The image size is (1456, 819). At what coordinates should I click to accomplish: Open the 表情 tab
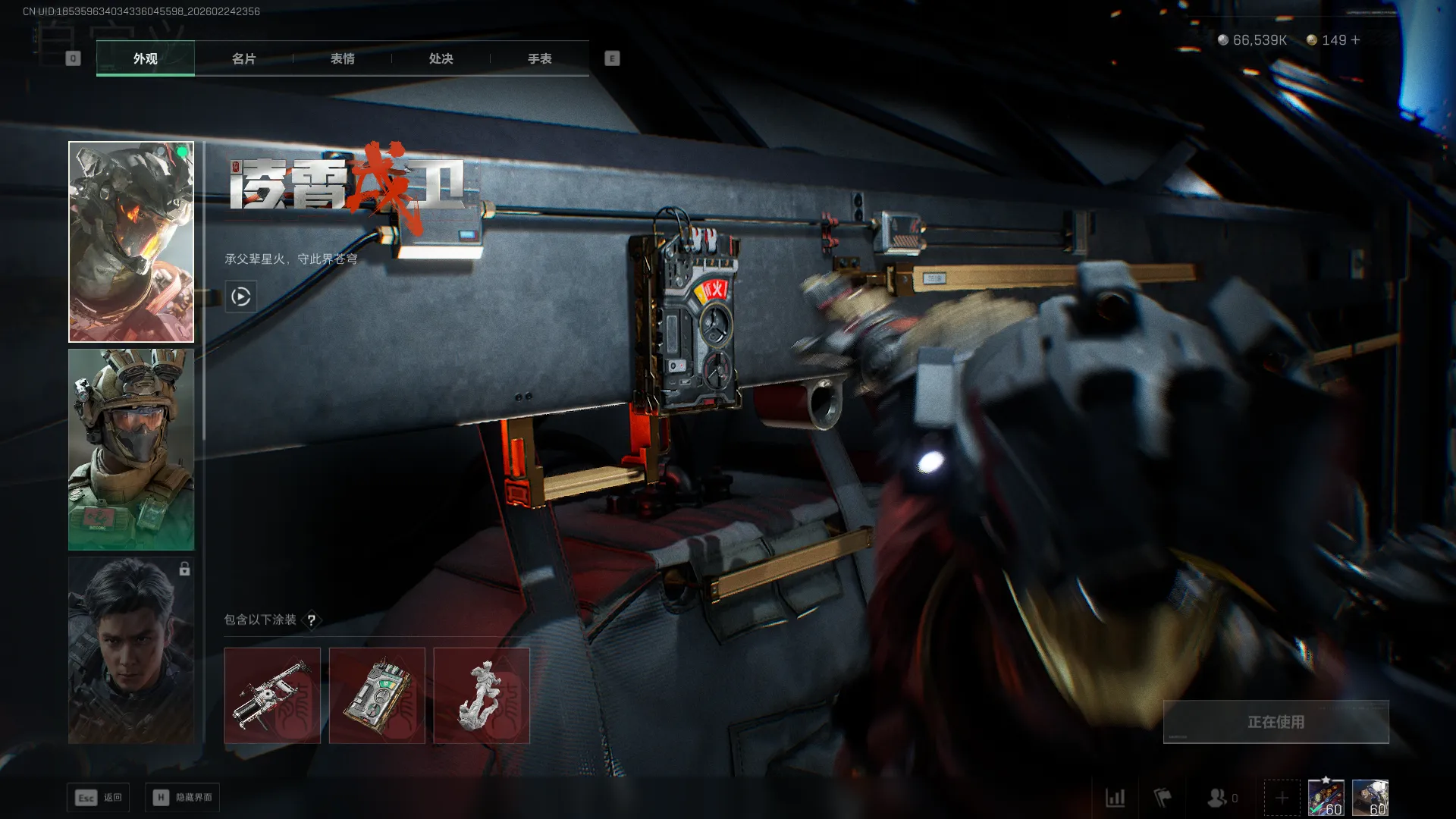pyautogui.click(x=342, y=58)
